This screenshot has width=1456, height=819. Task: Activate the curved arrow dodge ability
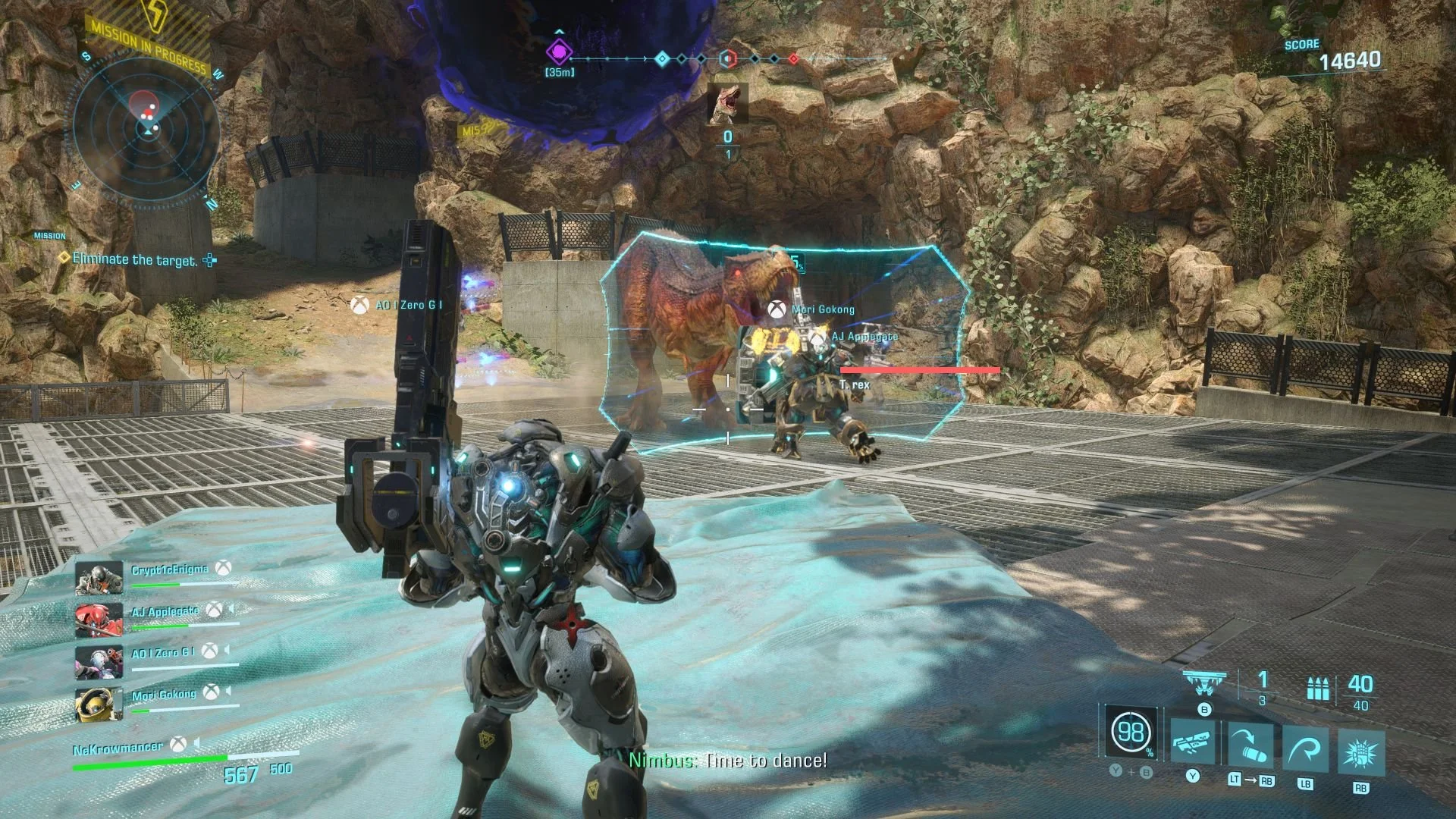tap(1305, 750)
